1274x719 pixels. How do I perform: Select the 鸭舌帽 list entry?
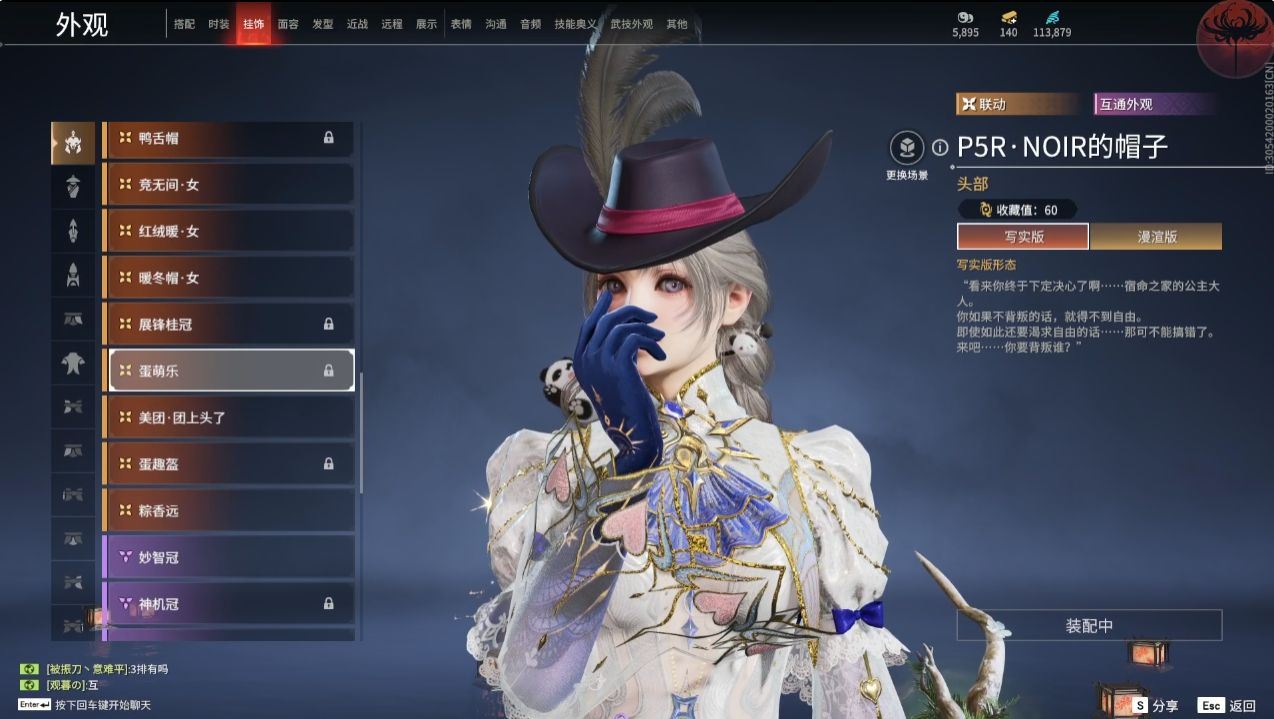[229, 138]
